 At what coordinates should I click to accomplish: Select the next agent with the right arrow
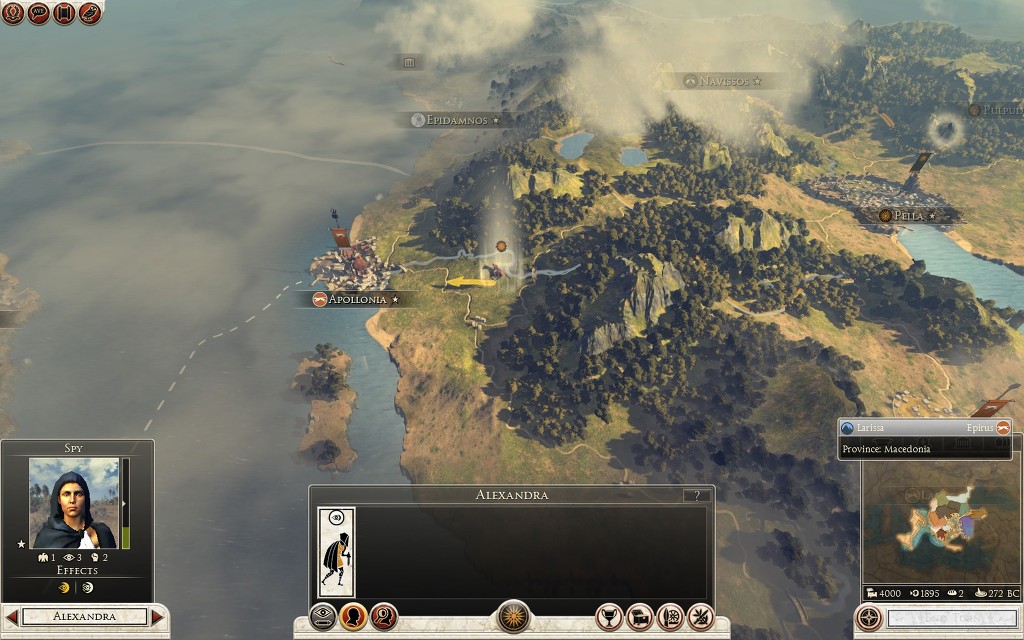pos(157,617)
